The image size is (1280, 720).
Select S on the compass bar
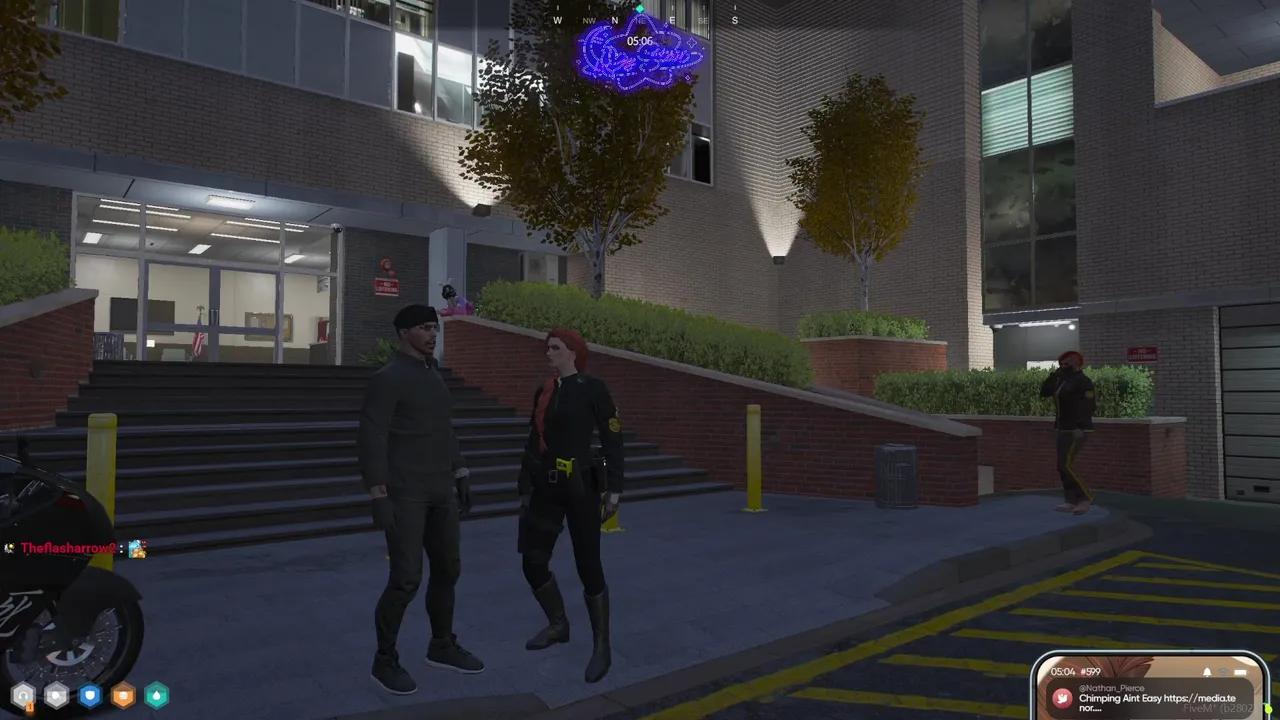[x=734, y=20]
